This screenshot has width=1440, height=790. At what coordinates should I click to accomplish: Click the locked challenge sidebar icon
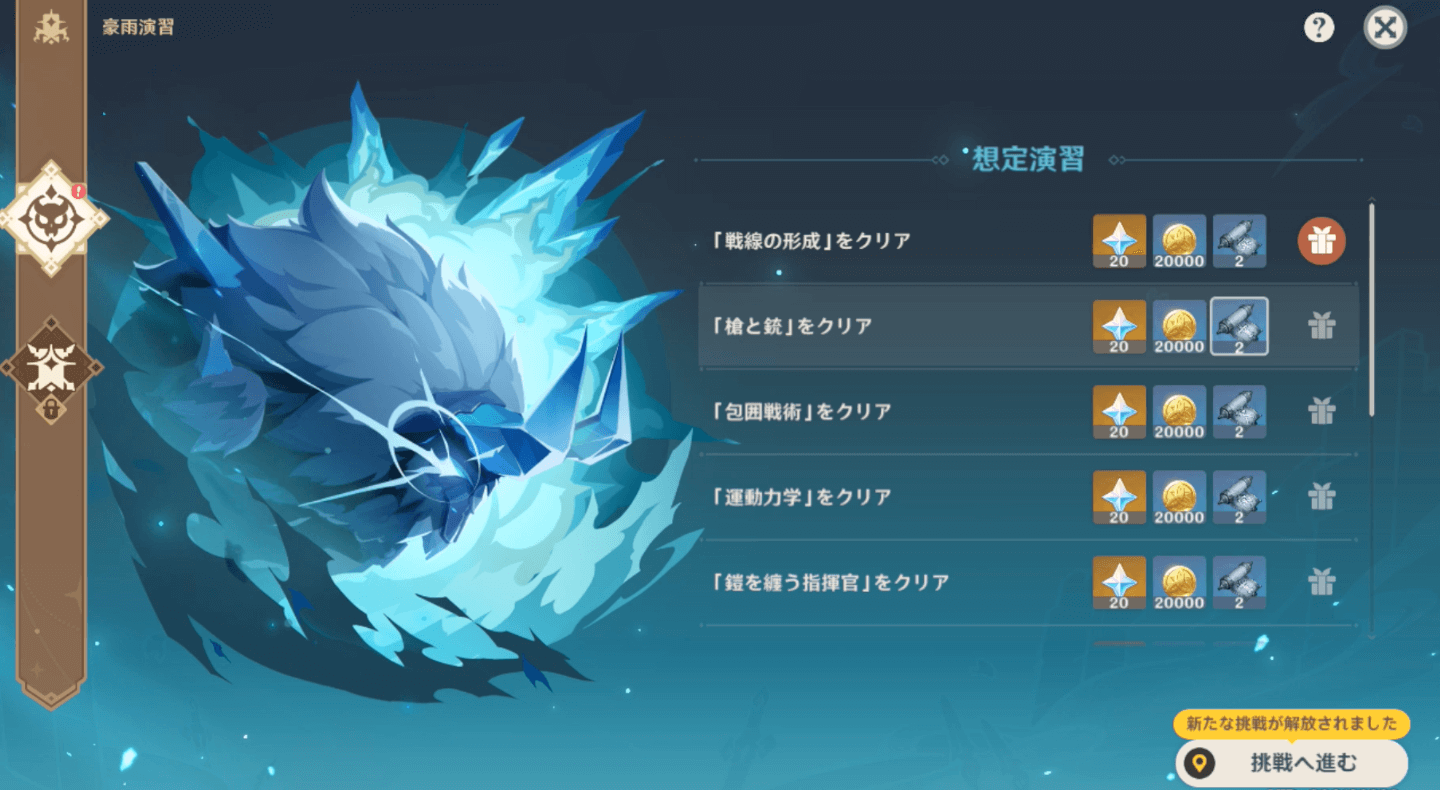[x=51, y=368]
